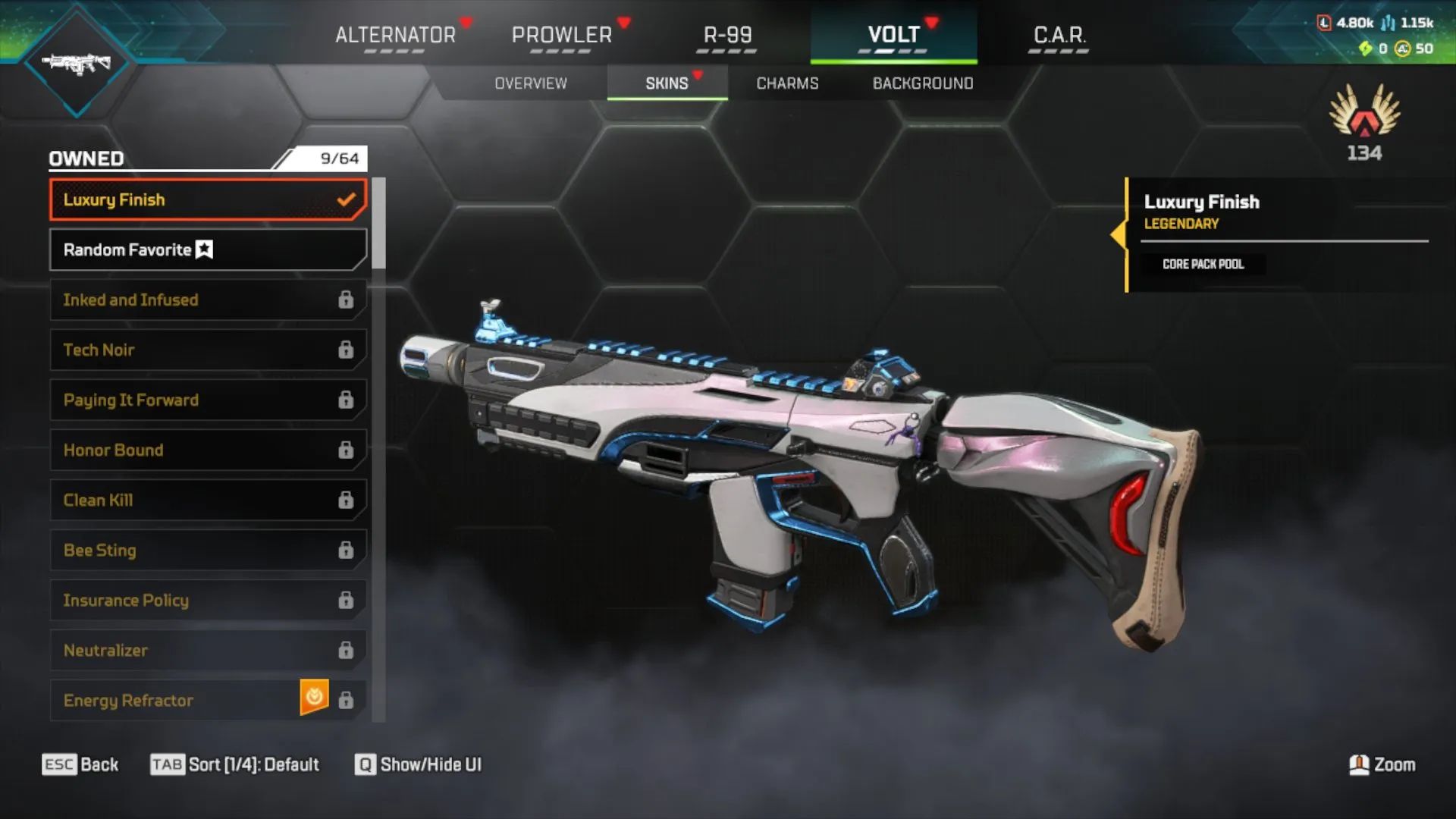The image size is (1456, 819).
Task: Click the red notification marker on the Skins tab
Action: coord(697,75)
